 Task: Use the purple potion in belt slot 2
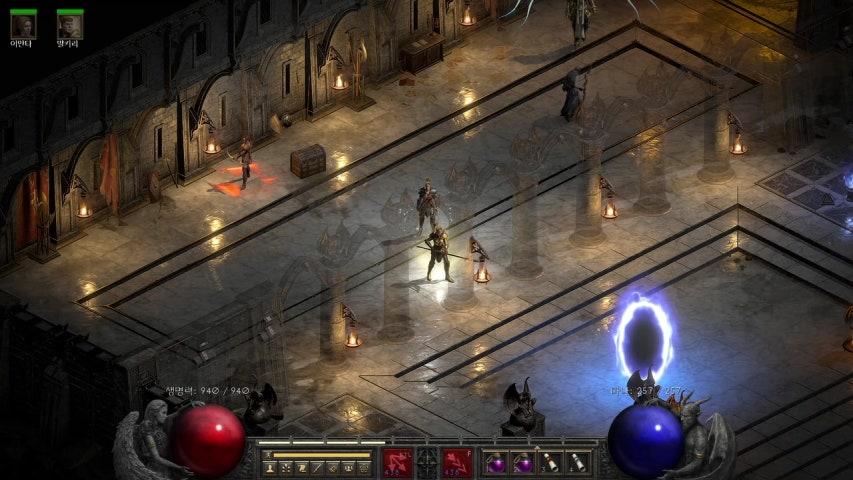(522, 463)
